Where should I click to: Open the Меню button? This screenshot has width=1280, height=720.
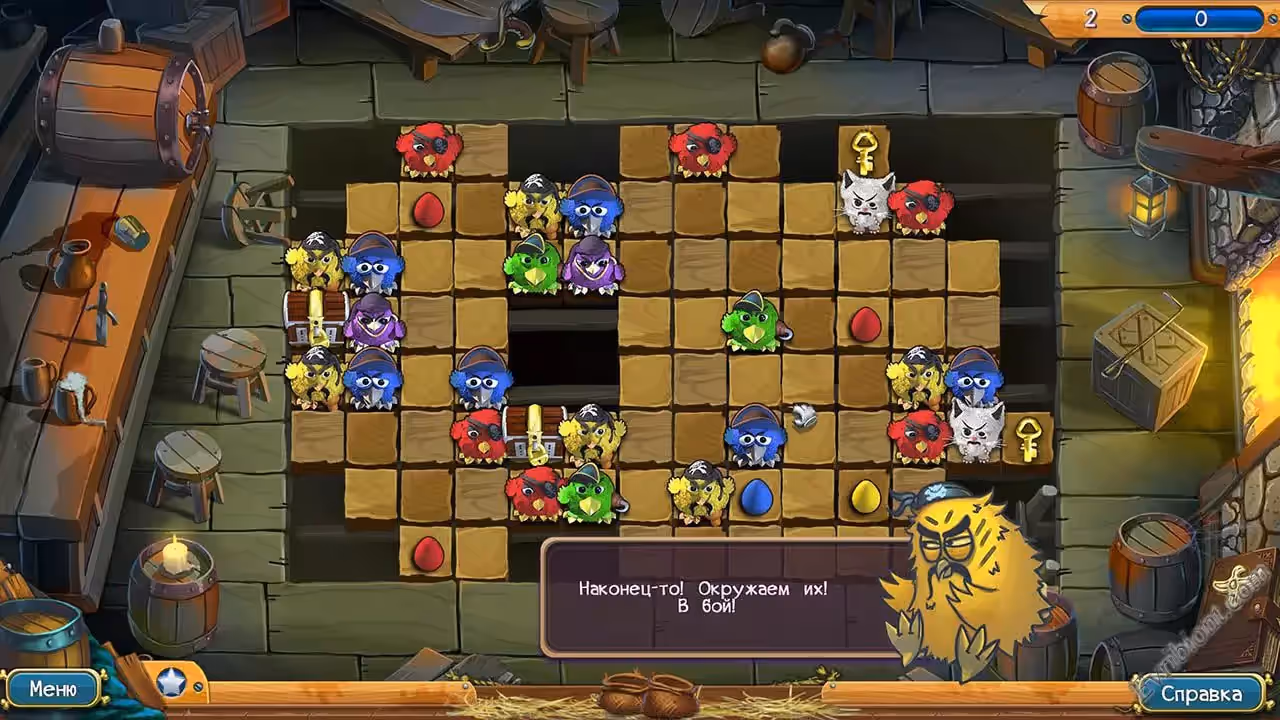pos(53,689)
